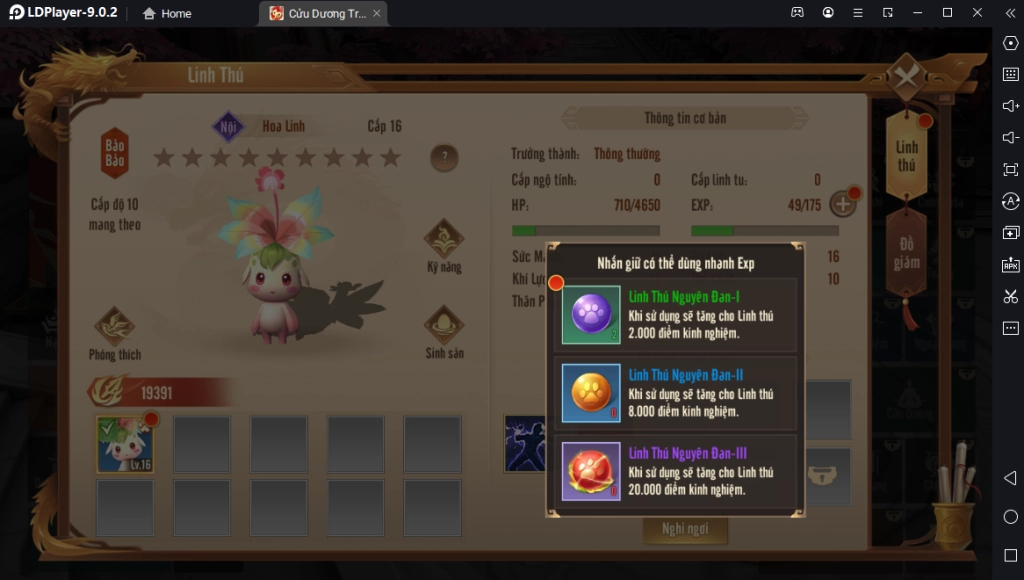Use Linh Thú Nguyên Đan-II item

(591, 392)
